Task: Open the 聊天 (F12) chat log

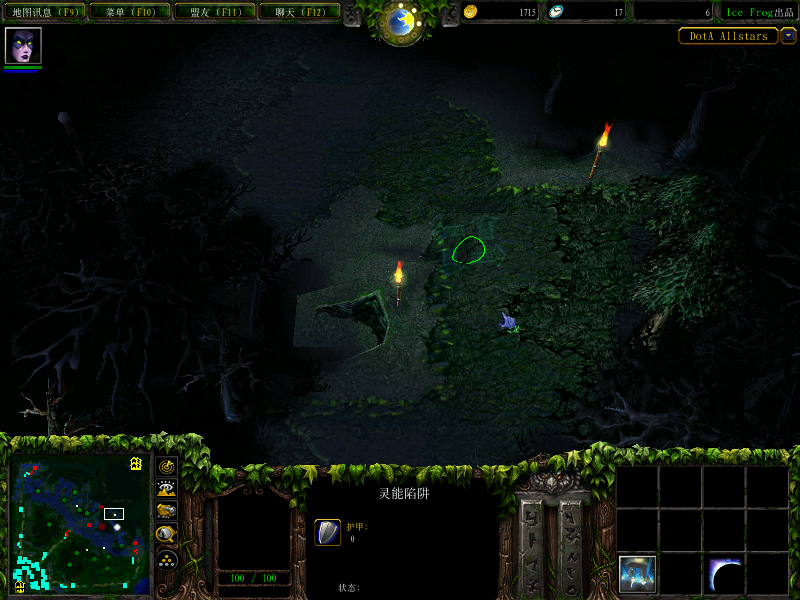Action: pyautogui.click(x=298, y=12)
